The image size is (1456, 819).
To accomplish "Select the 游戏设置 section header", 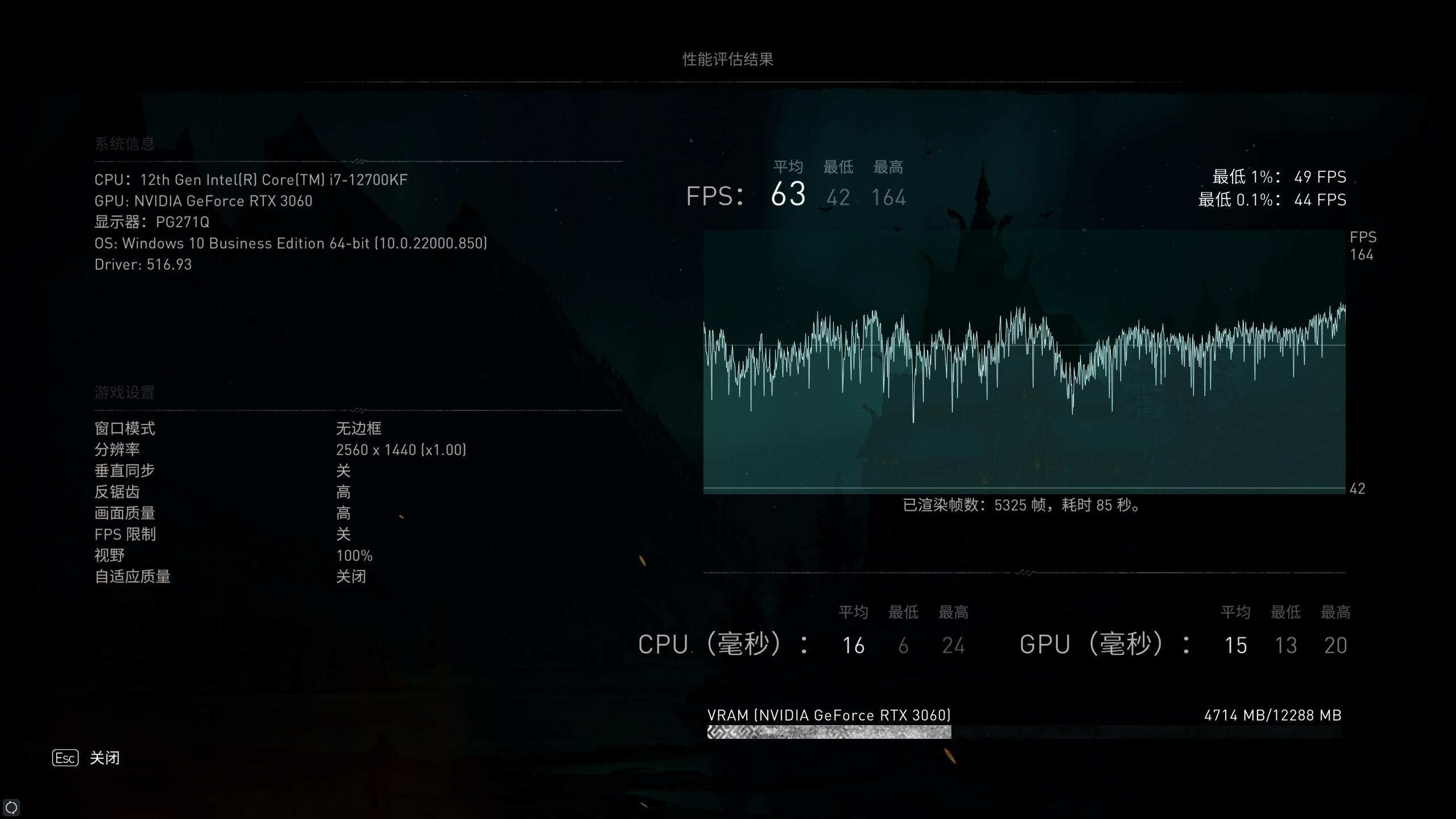I will point(125,392).
